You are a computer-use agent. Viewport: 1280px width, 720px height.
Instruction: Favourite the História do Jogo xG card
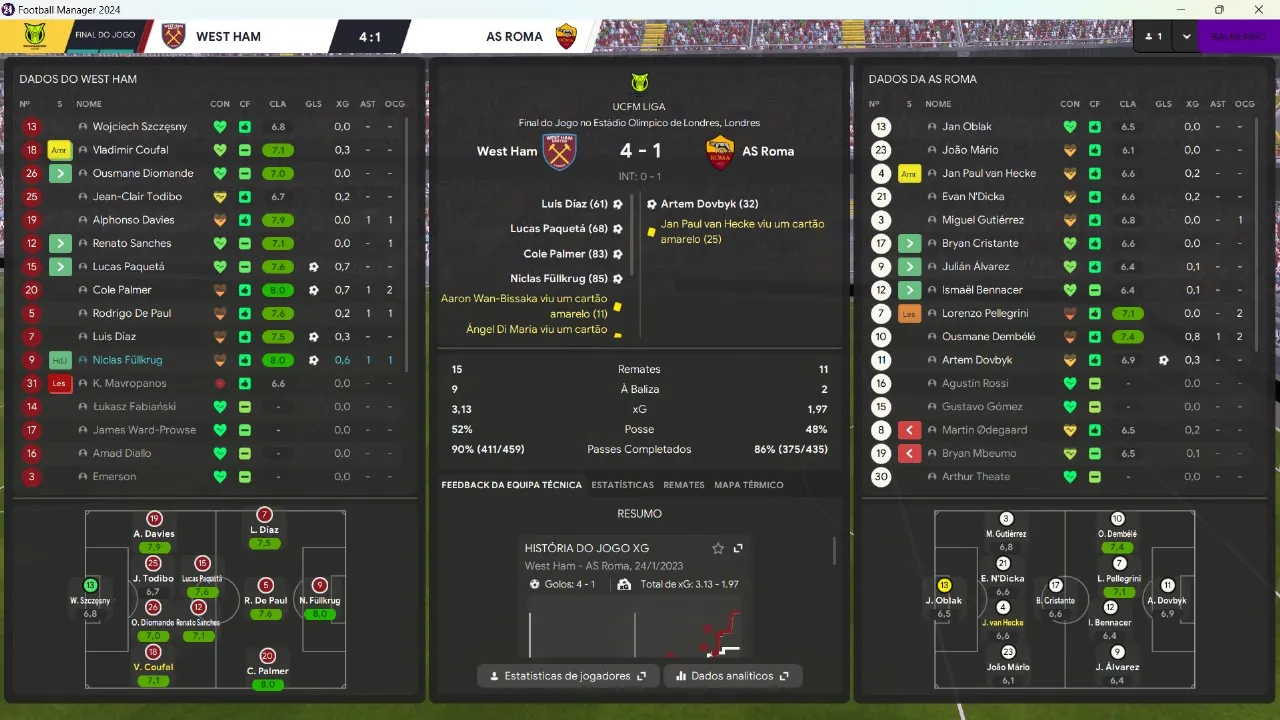click(x=718, y=548)
